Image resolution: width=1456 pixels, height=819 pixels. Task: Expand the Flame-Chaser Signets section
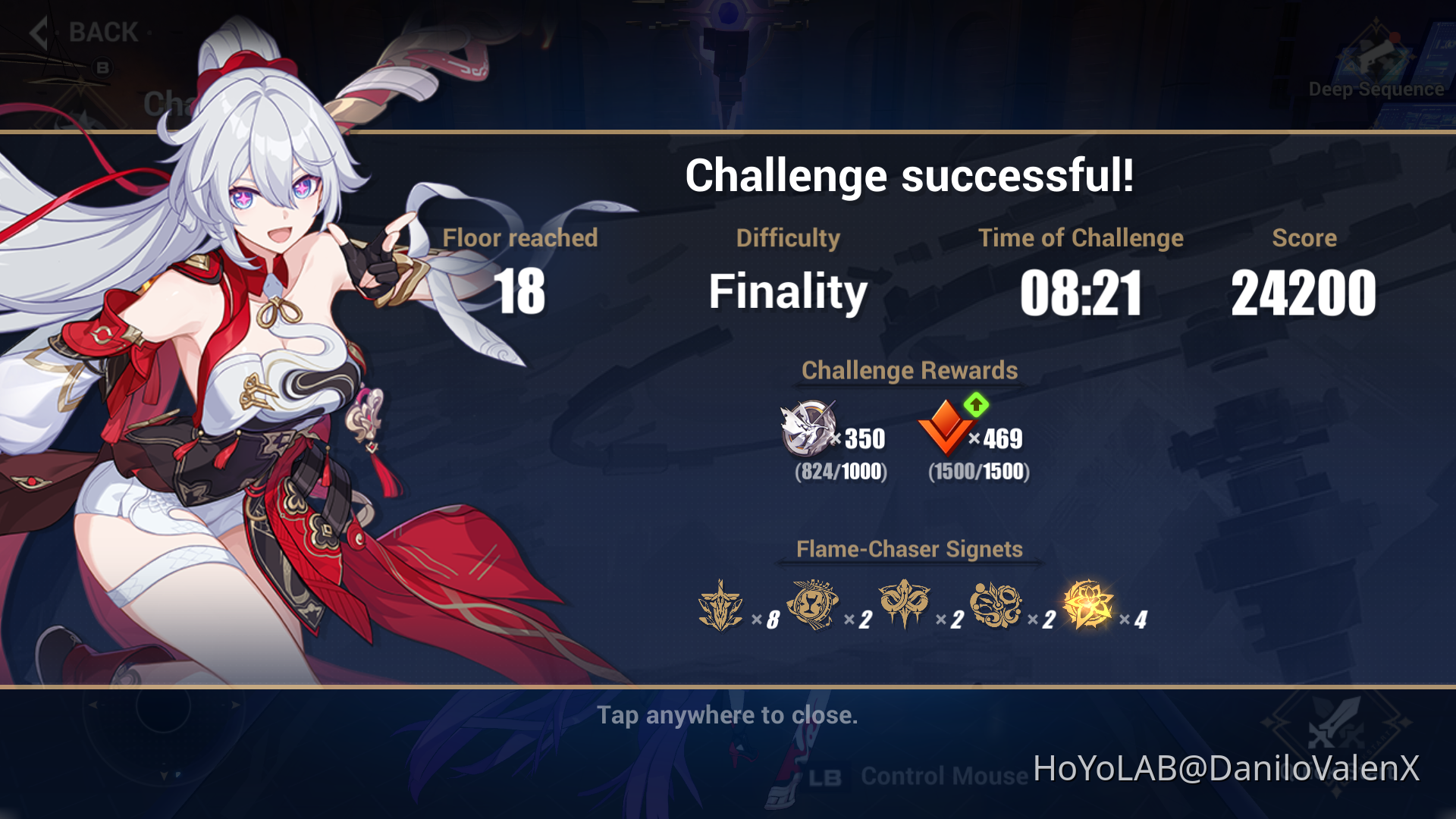(908, 549)
